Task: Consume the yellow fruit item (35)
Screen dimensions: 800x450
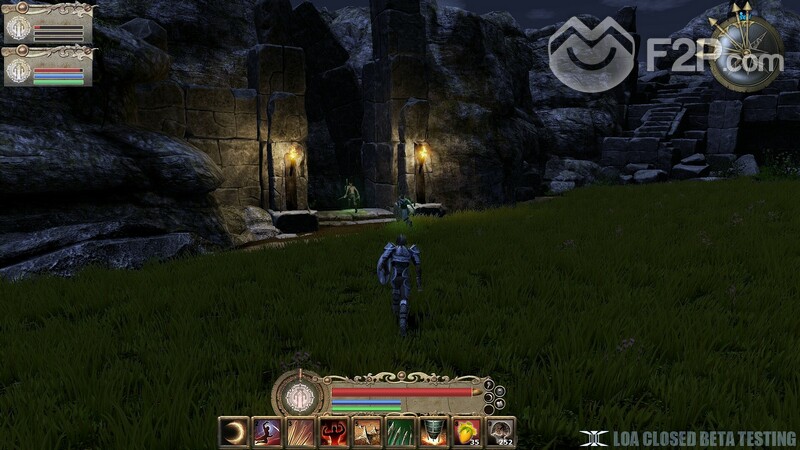Action: pyautogui.click(x=466, y=432)
